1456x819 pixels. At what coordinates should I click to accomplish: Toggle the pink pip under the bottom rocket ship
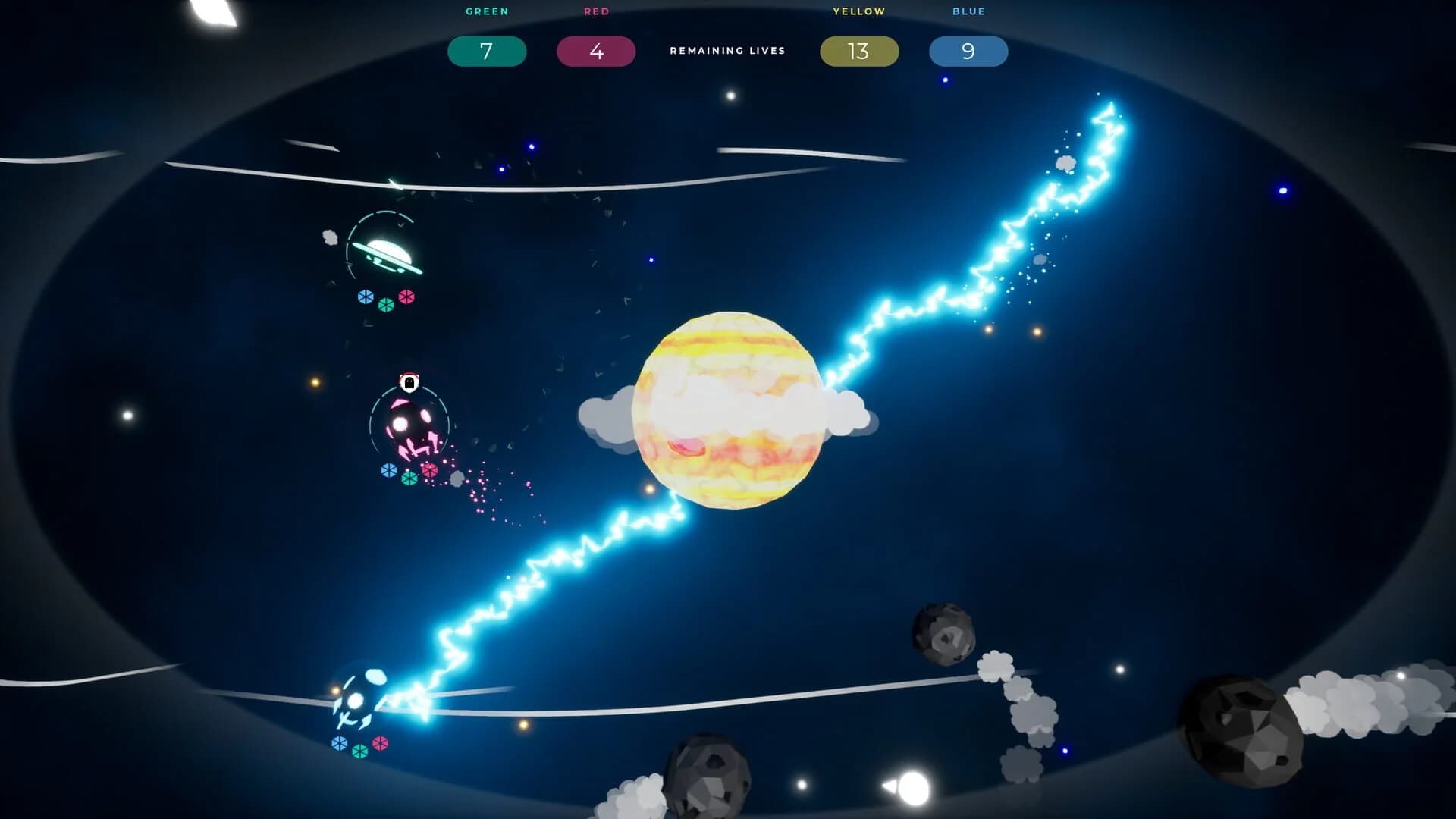tap(380, 743)
